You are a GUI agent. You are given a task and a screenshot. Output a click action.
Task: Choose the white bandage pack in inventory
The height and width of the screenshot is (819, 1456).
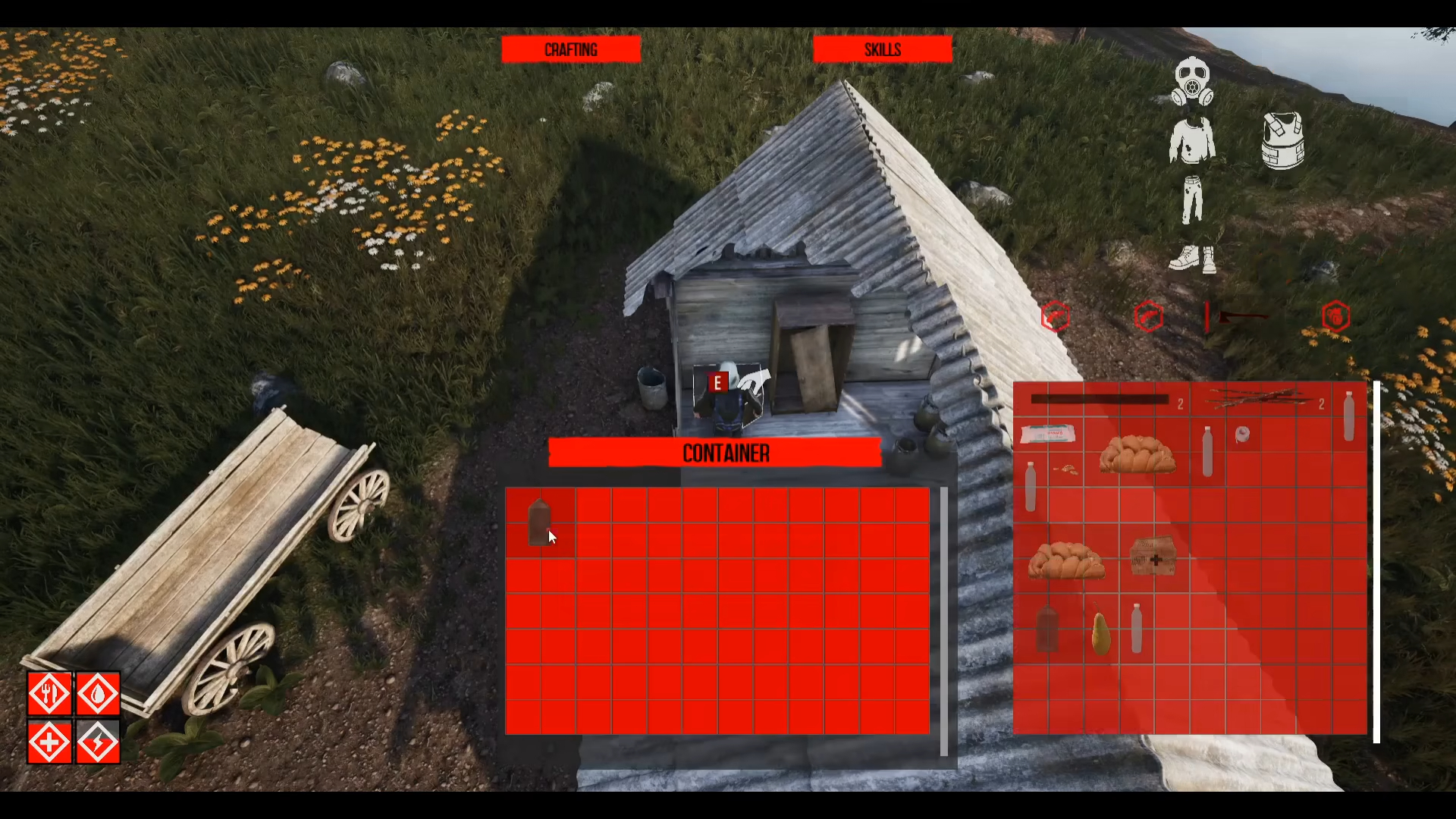coord(1047,435)
